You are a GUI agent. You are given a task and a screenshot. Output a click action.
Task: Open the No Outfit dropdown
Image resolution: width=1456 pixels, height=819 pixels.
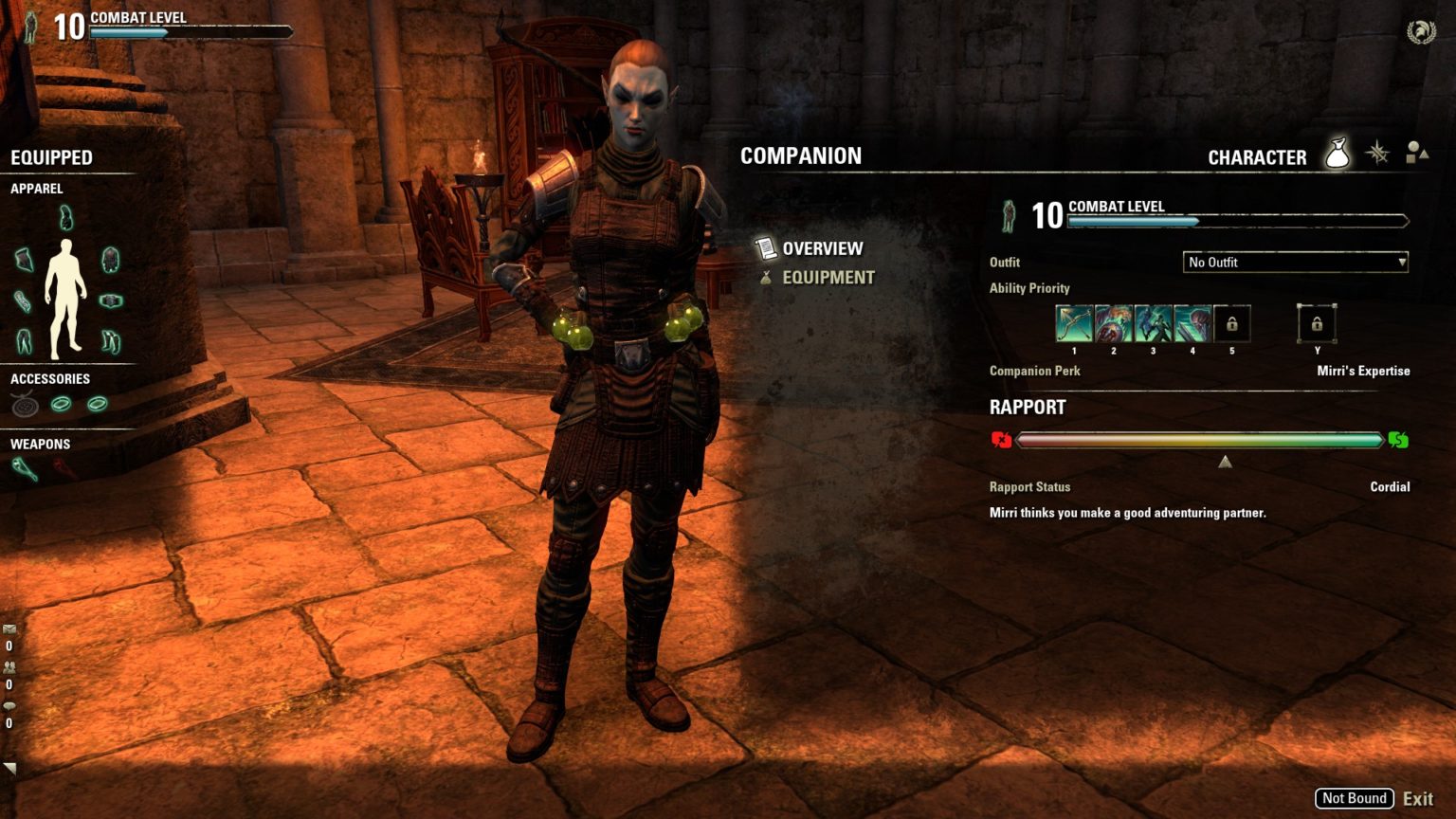[x=1295, y=262]
